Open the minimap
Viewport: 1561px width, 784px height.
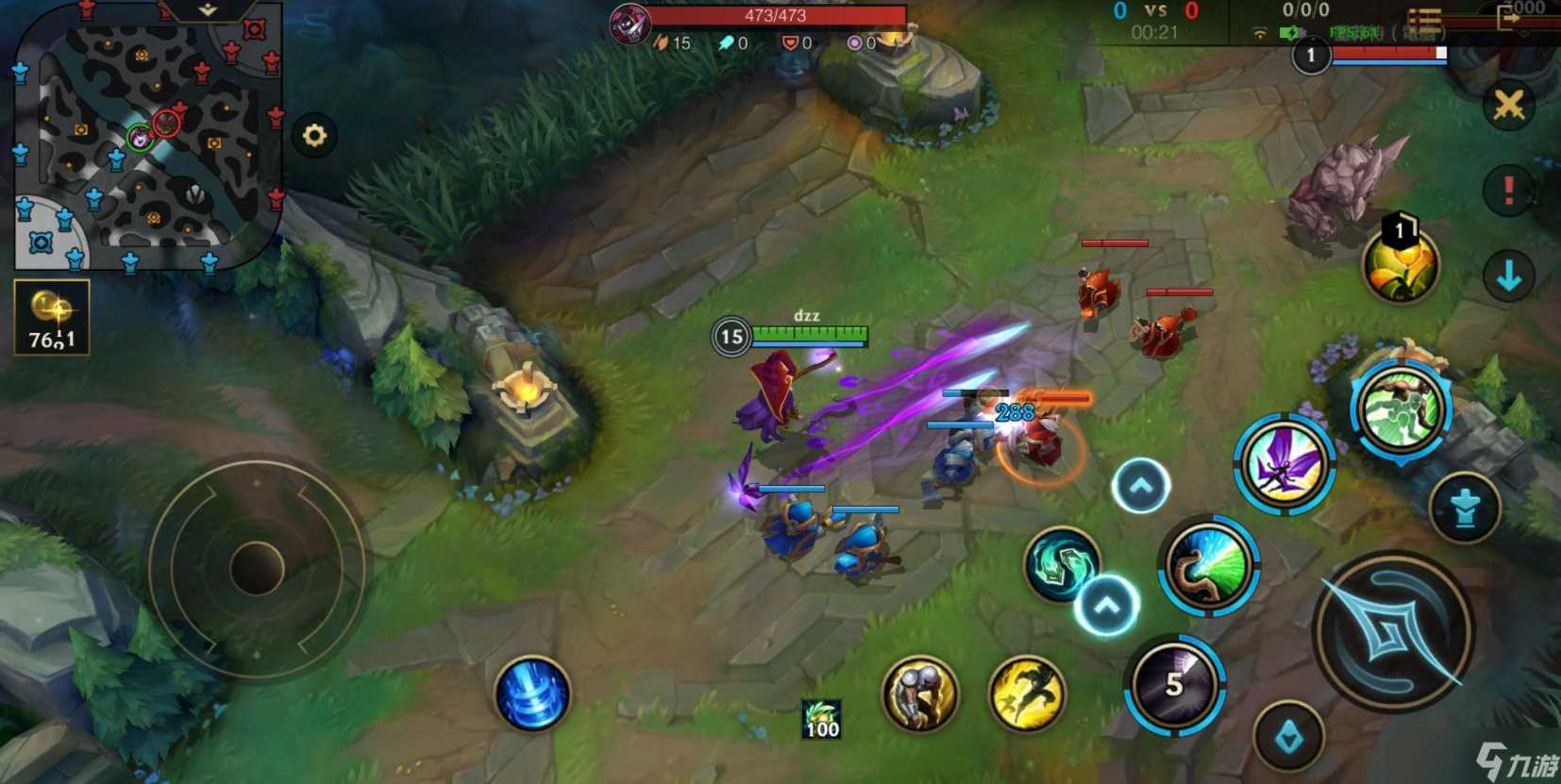[x=146, y=137]
